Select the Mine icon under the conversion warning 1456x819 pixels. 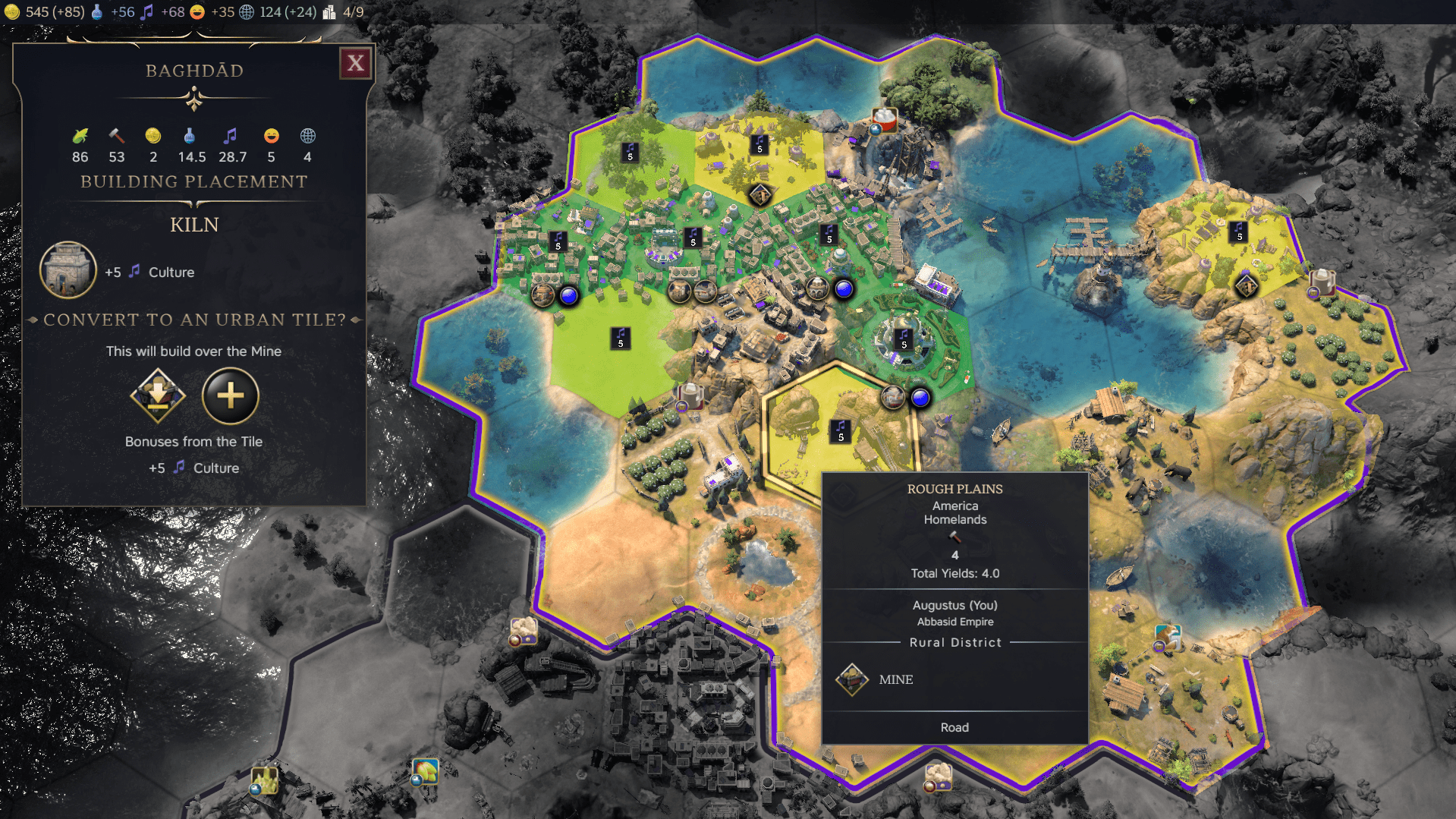click(158, 395)
